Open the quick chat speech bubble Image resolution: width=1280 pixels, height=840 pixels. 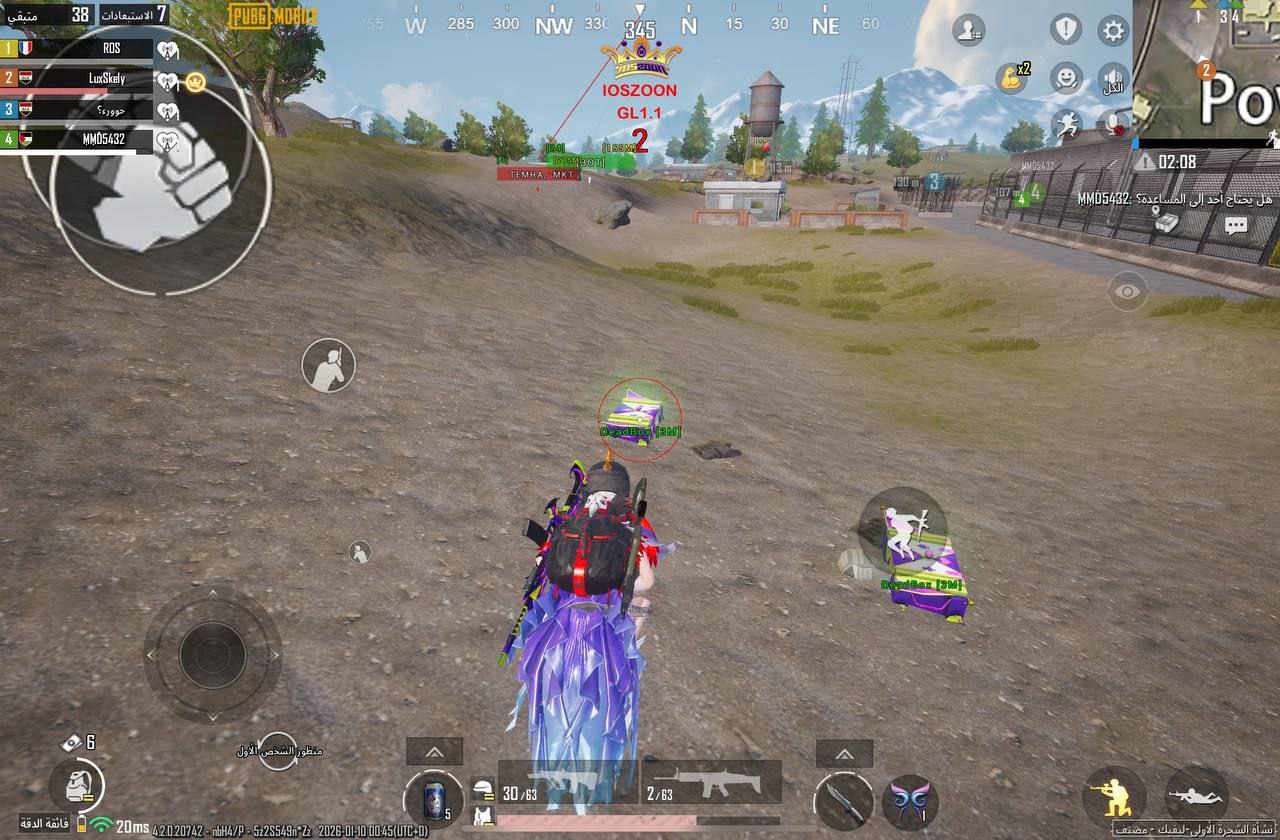coord(1236,225)
